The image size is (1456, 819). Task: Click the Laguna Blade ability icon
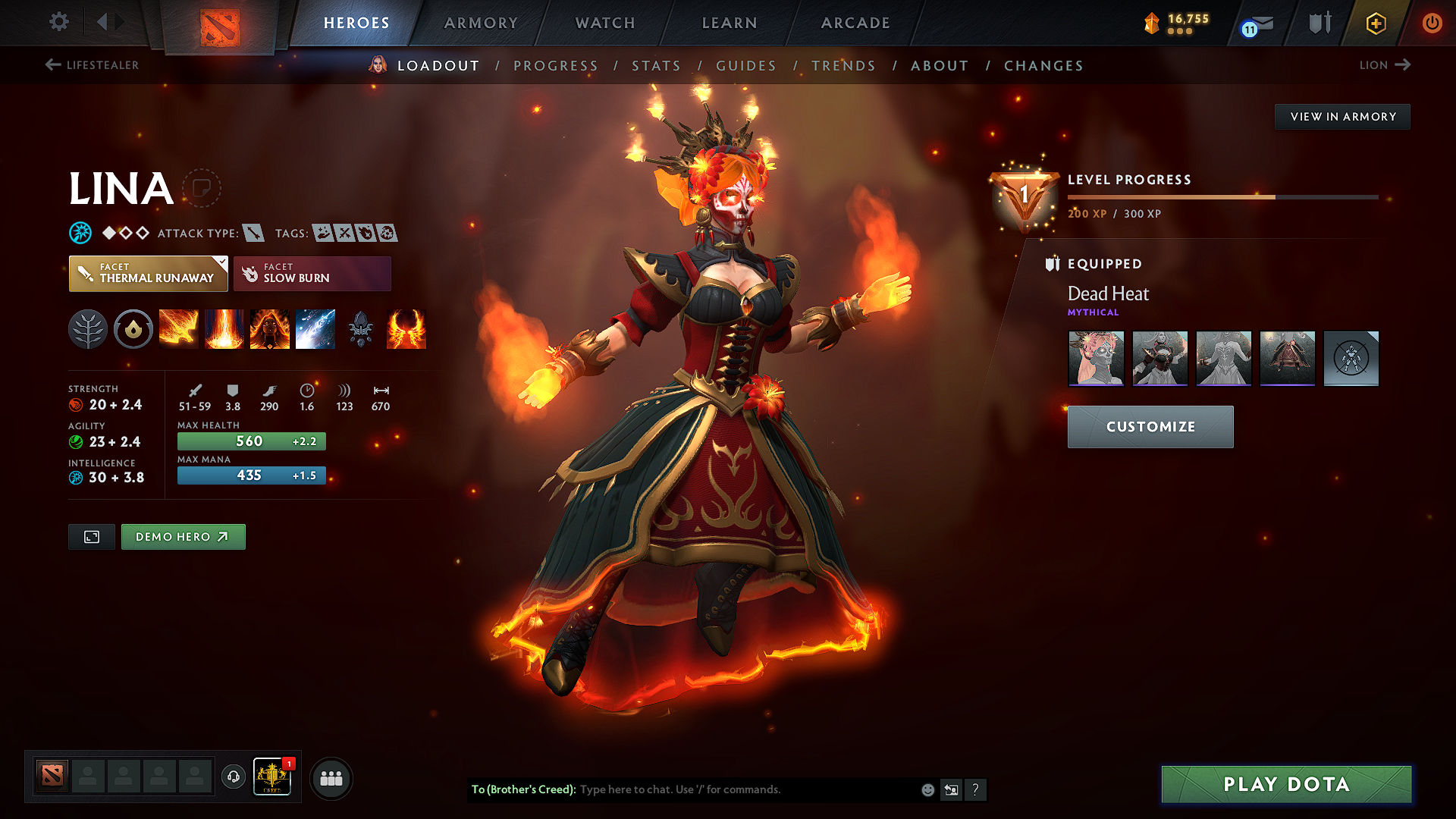coord(315,329)
